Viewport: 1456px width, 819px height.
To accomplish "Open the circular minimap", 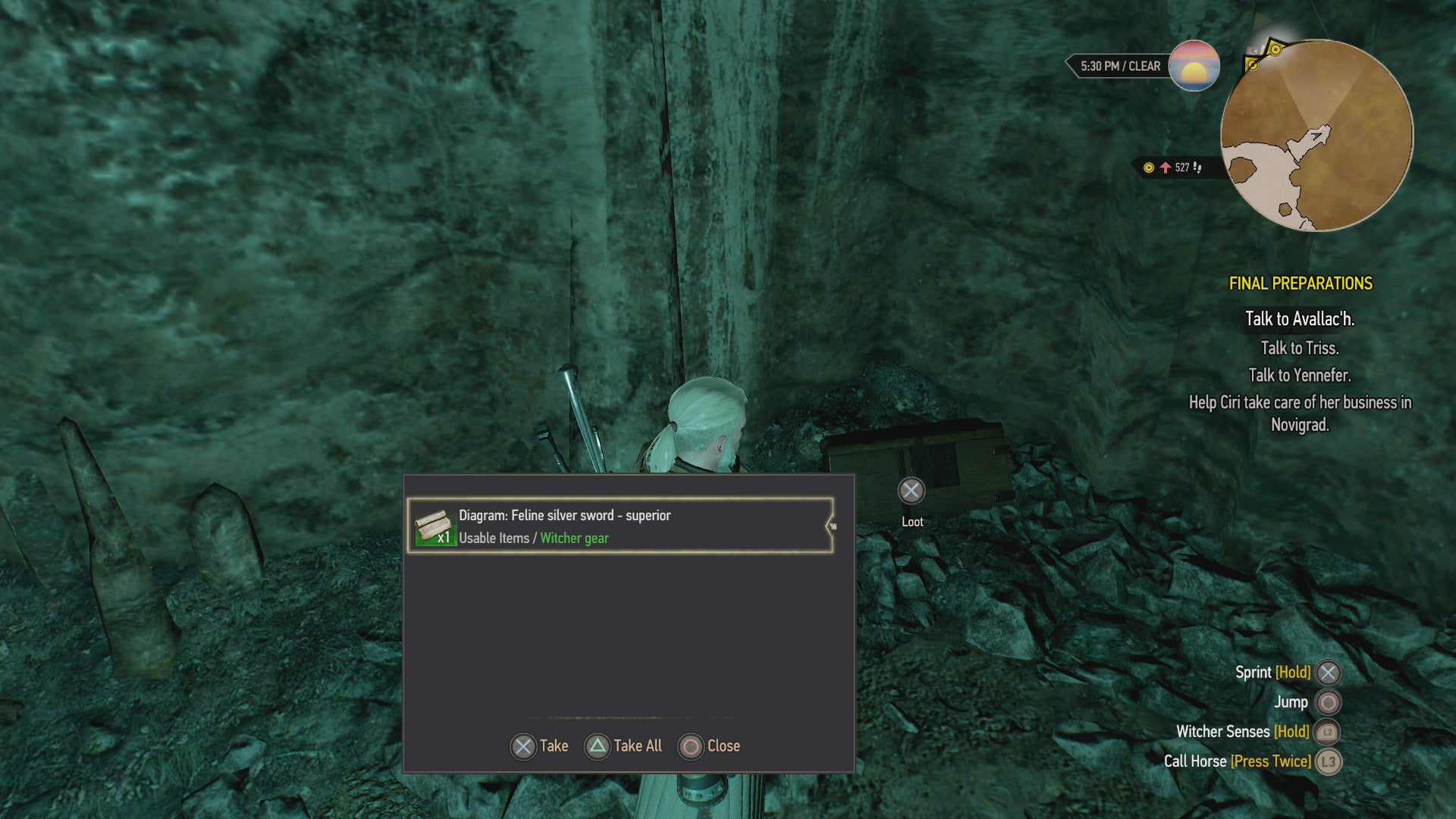I will tap(1316, 136).
